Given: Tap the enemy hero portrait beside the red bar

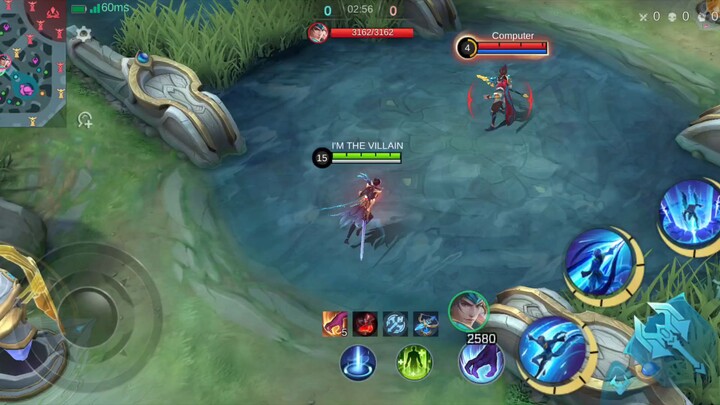Looking at the screenshot, I should click(x=317, y=32).
